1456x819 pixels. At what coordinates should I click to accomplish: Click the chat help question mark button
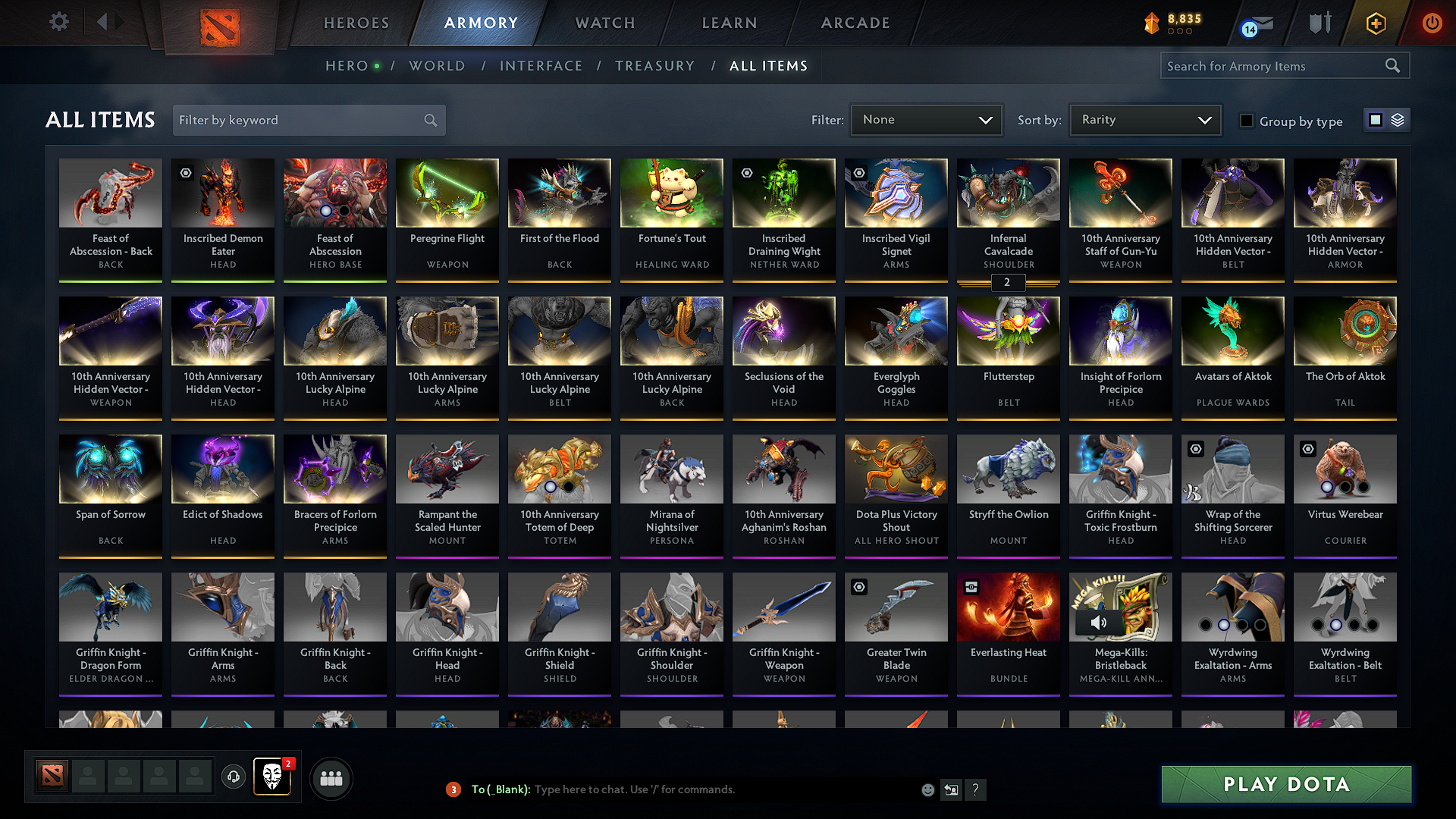coord(976,789)
